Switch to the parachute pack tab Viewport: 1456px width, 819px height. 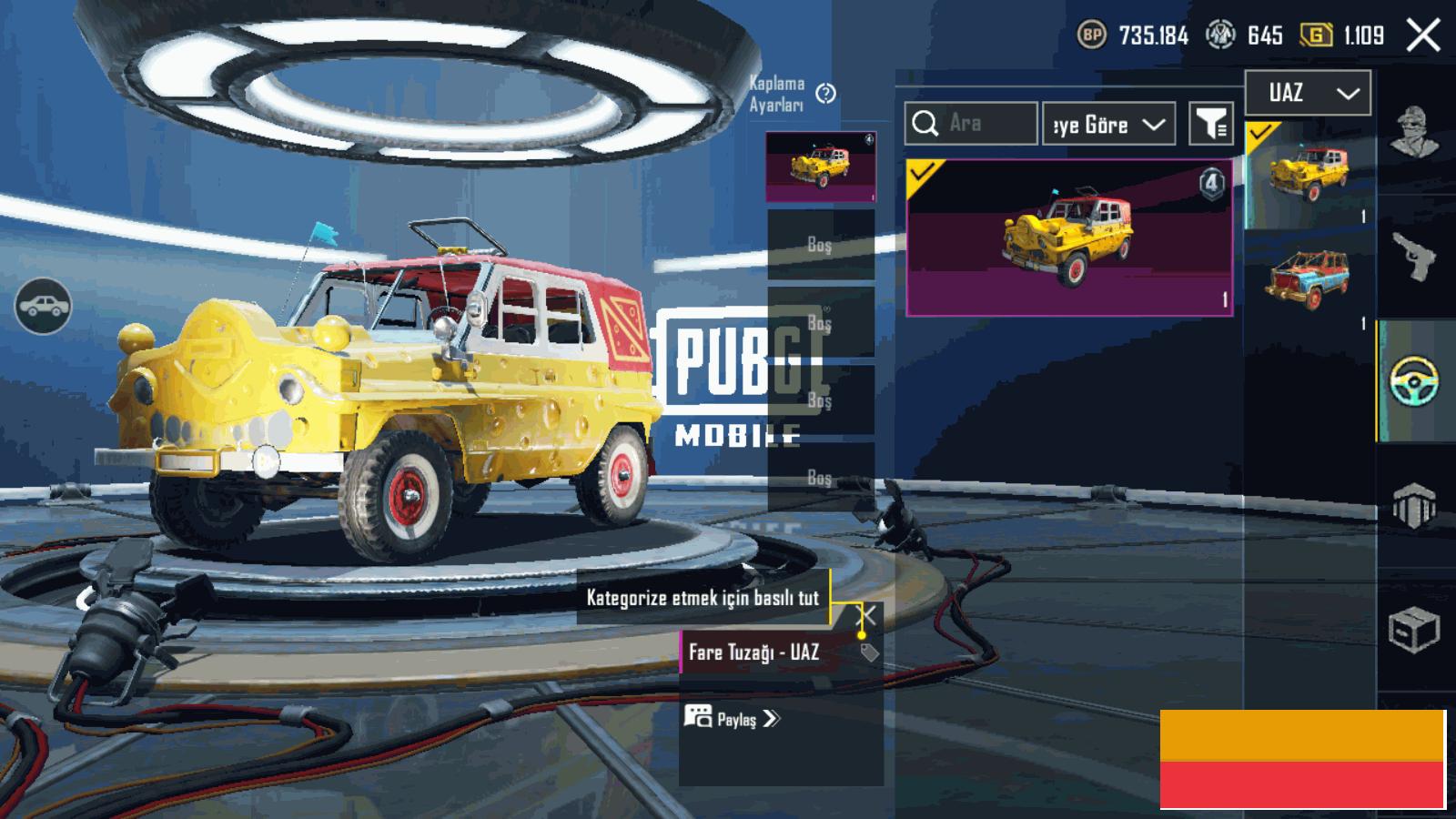1413,505
